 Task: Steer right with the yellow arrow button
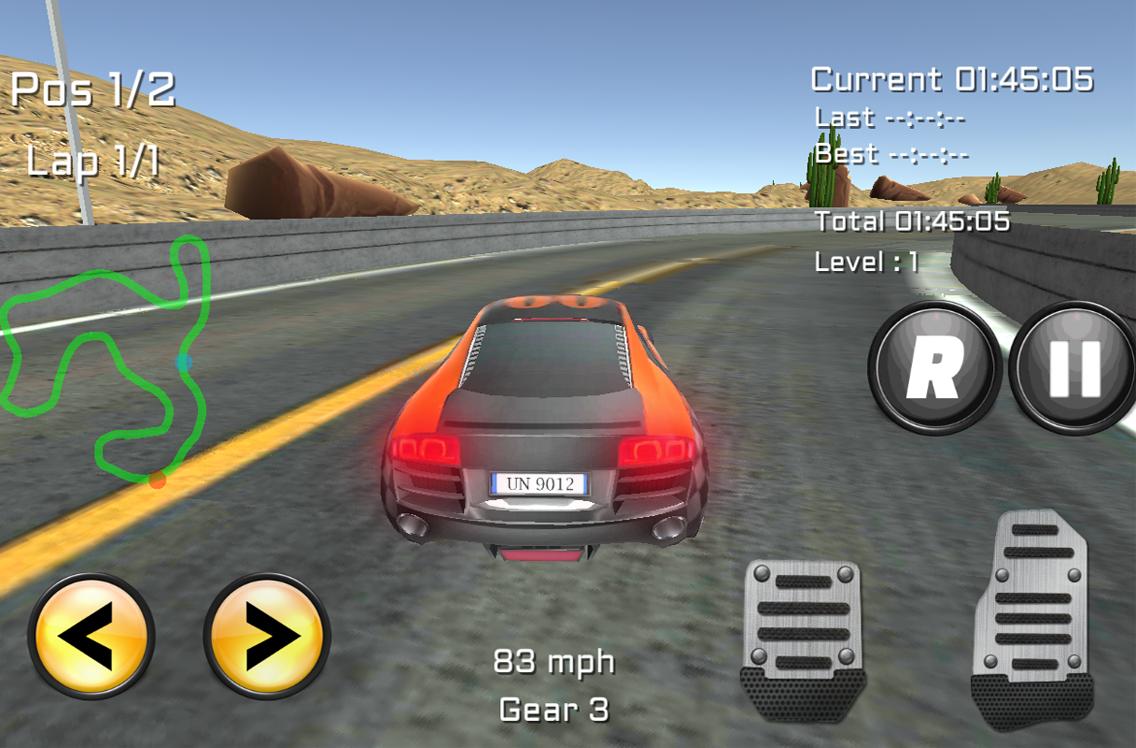267,636
